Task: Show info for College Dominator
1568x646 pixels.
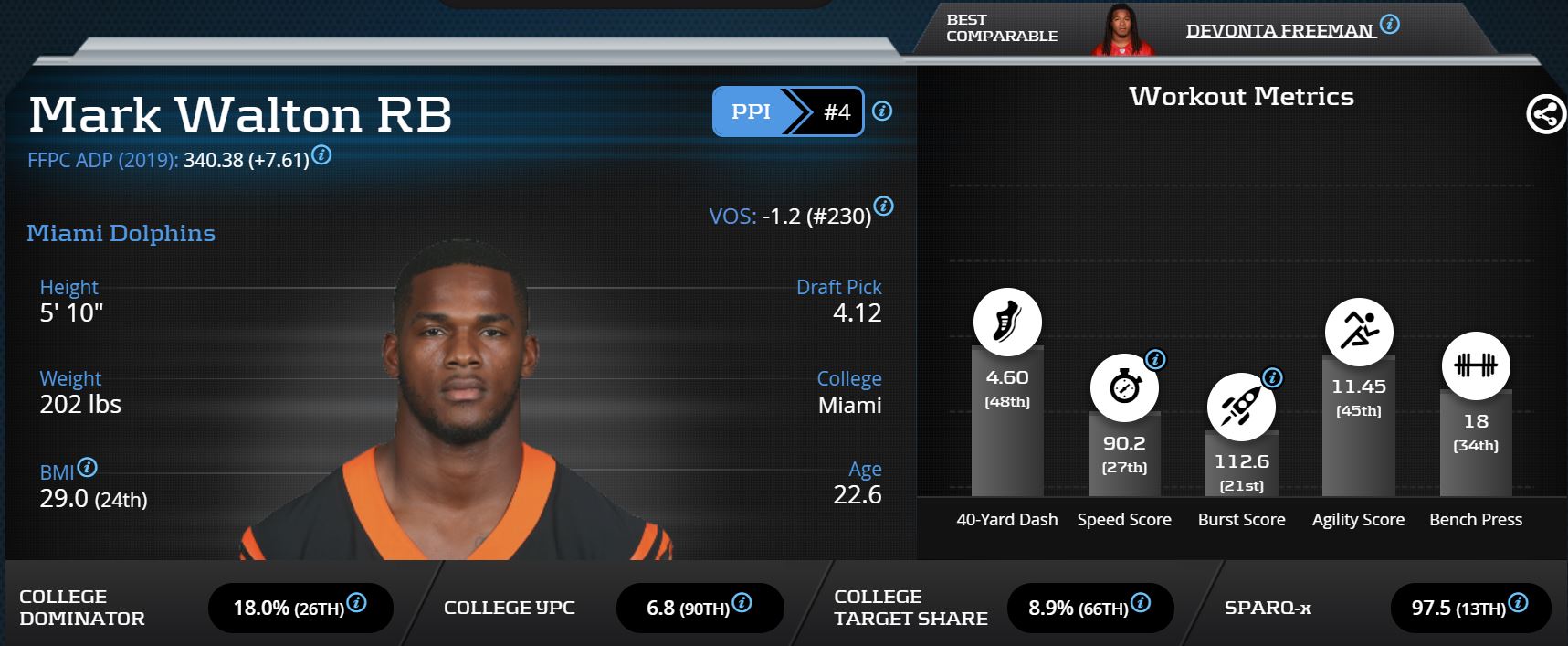Action: (357, 602)
